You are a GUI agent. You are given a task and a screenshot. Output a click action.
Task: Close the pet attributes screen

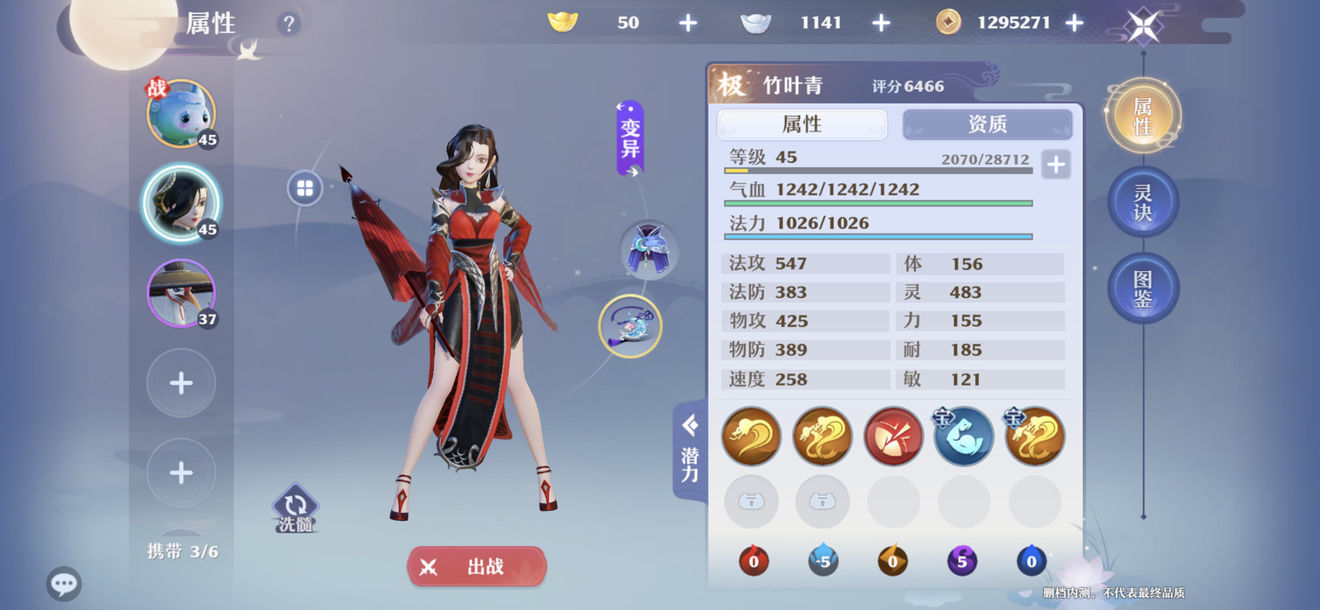click(1143, 26)
